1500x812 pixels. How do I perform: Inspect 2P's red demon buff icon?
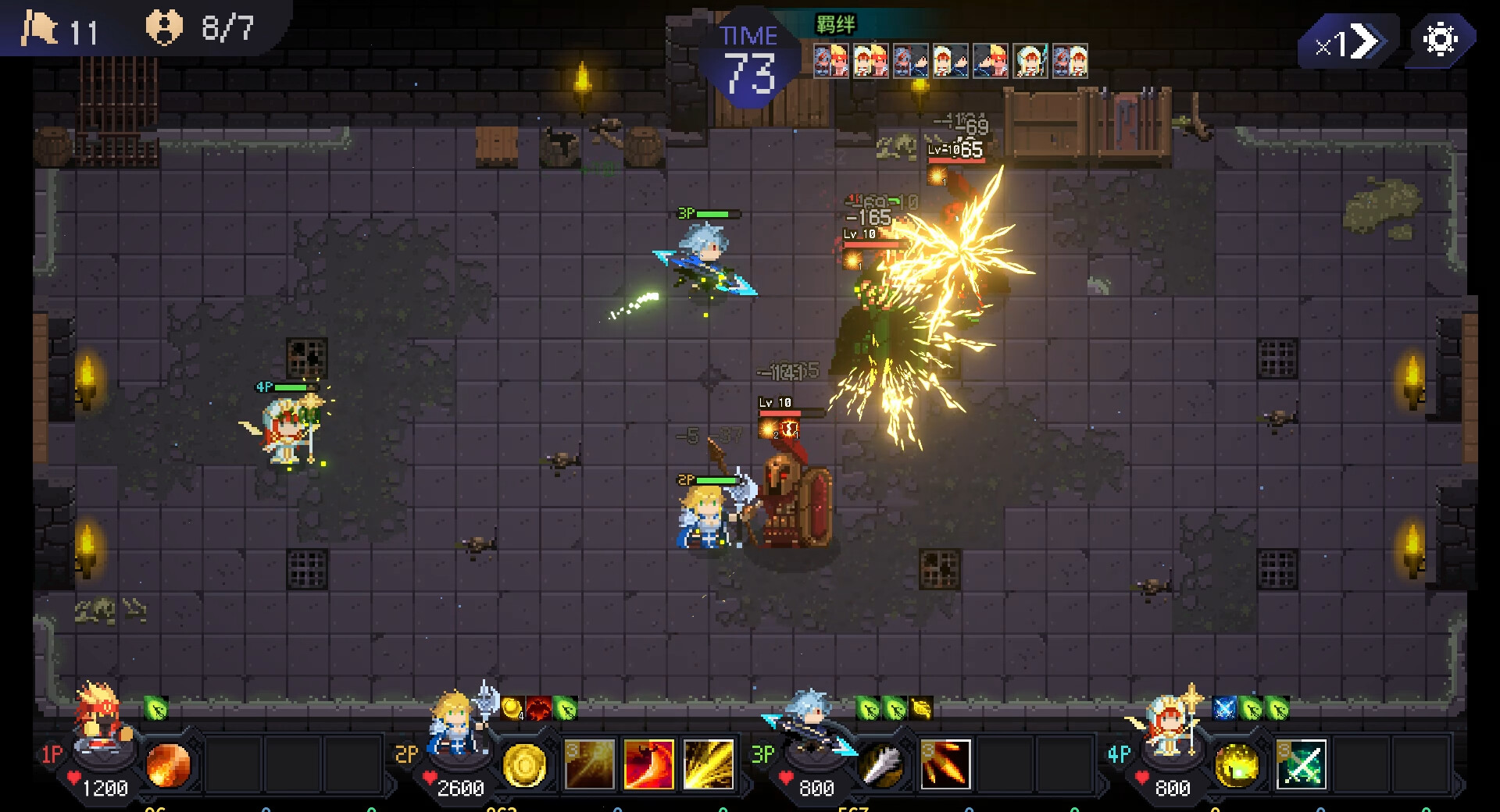538,708
